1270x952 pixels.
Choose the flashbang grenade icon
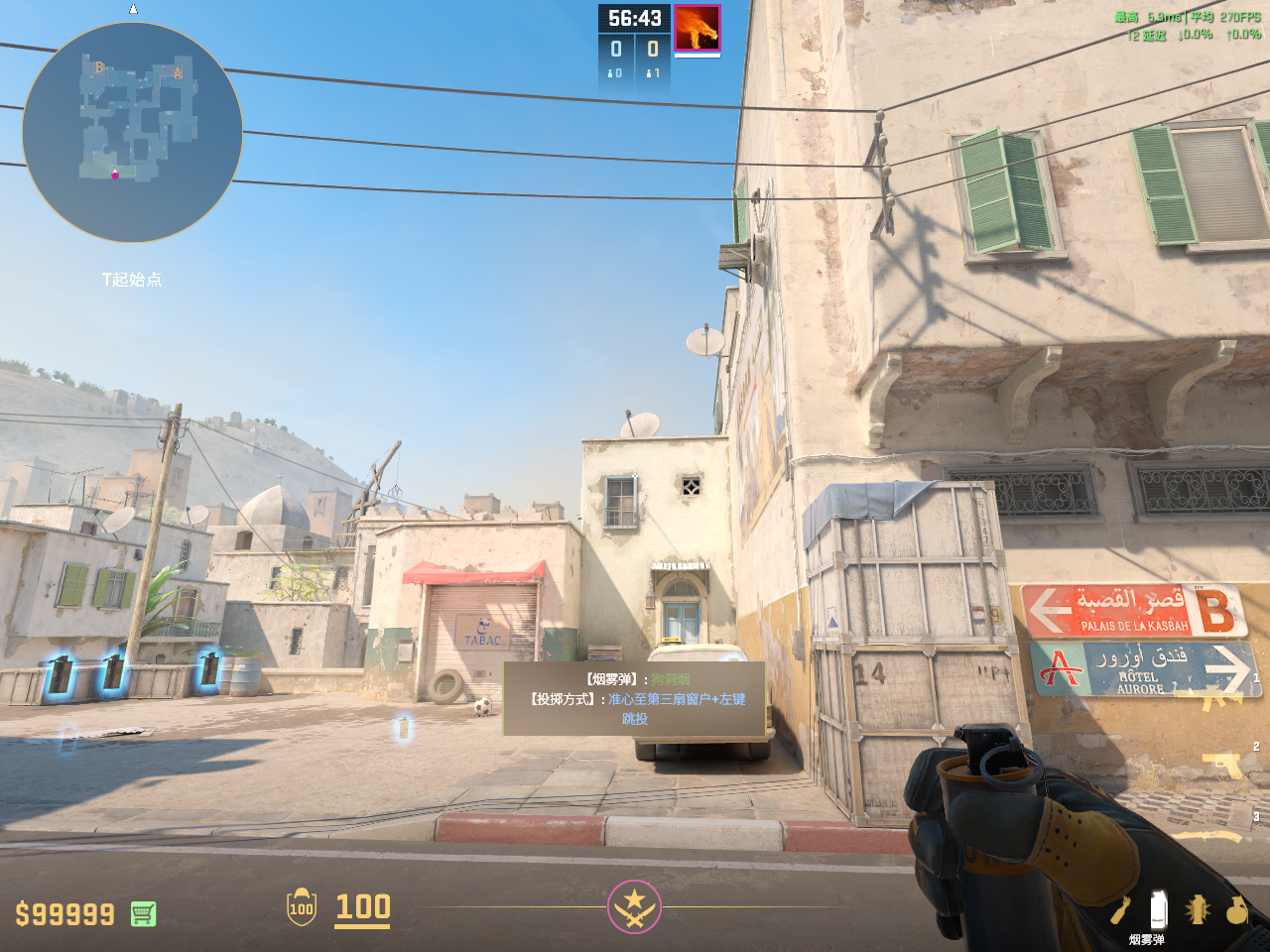coord(1198,909)
